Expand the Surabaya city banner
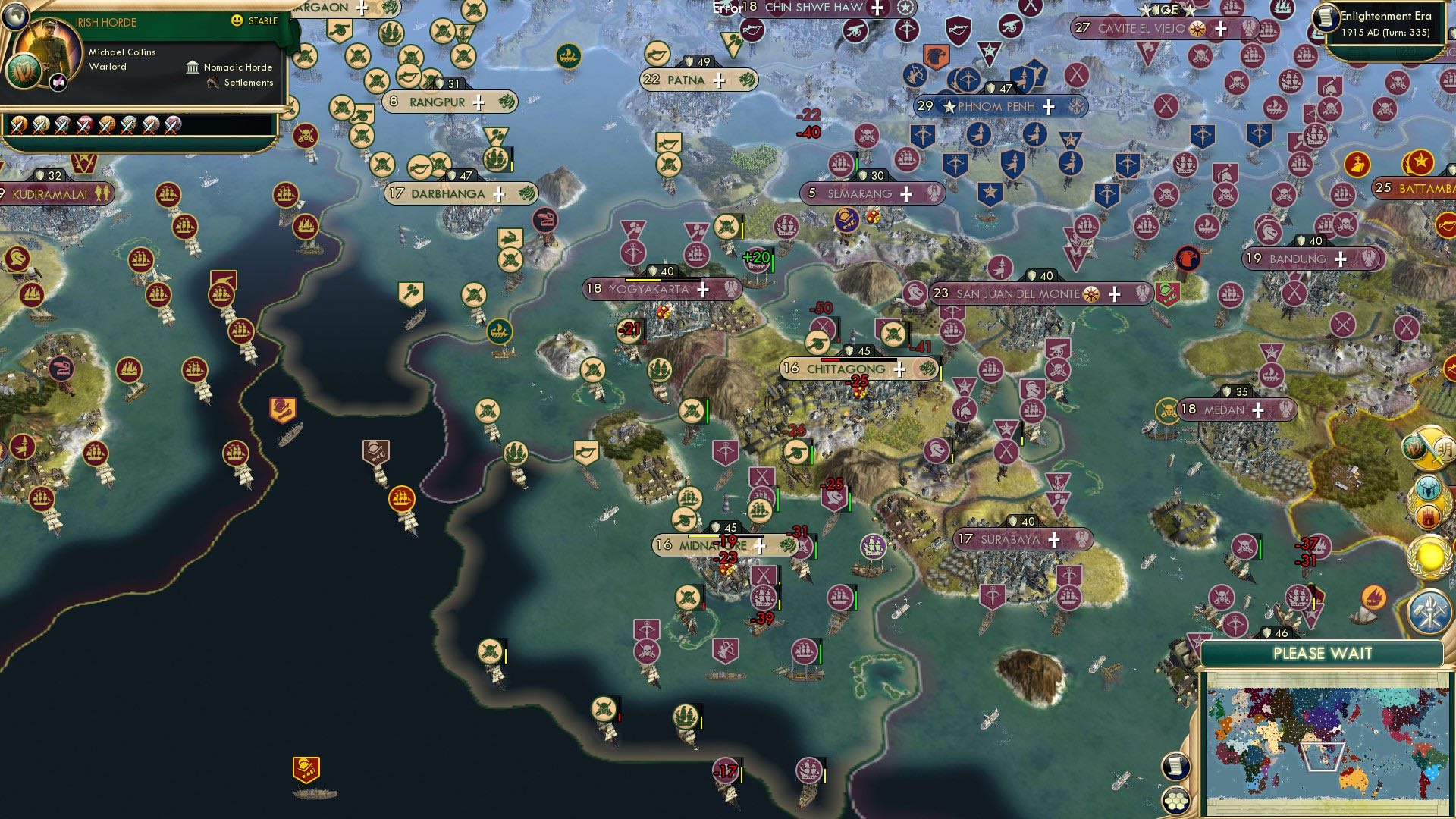 1053,540
